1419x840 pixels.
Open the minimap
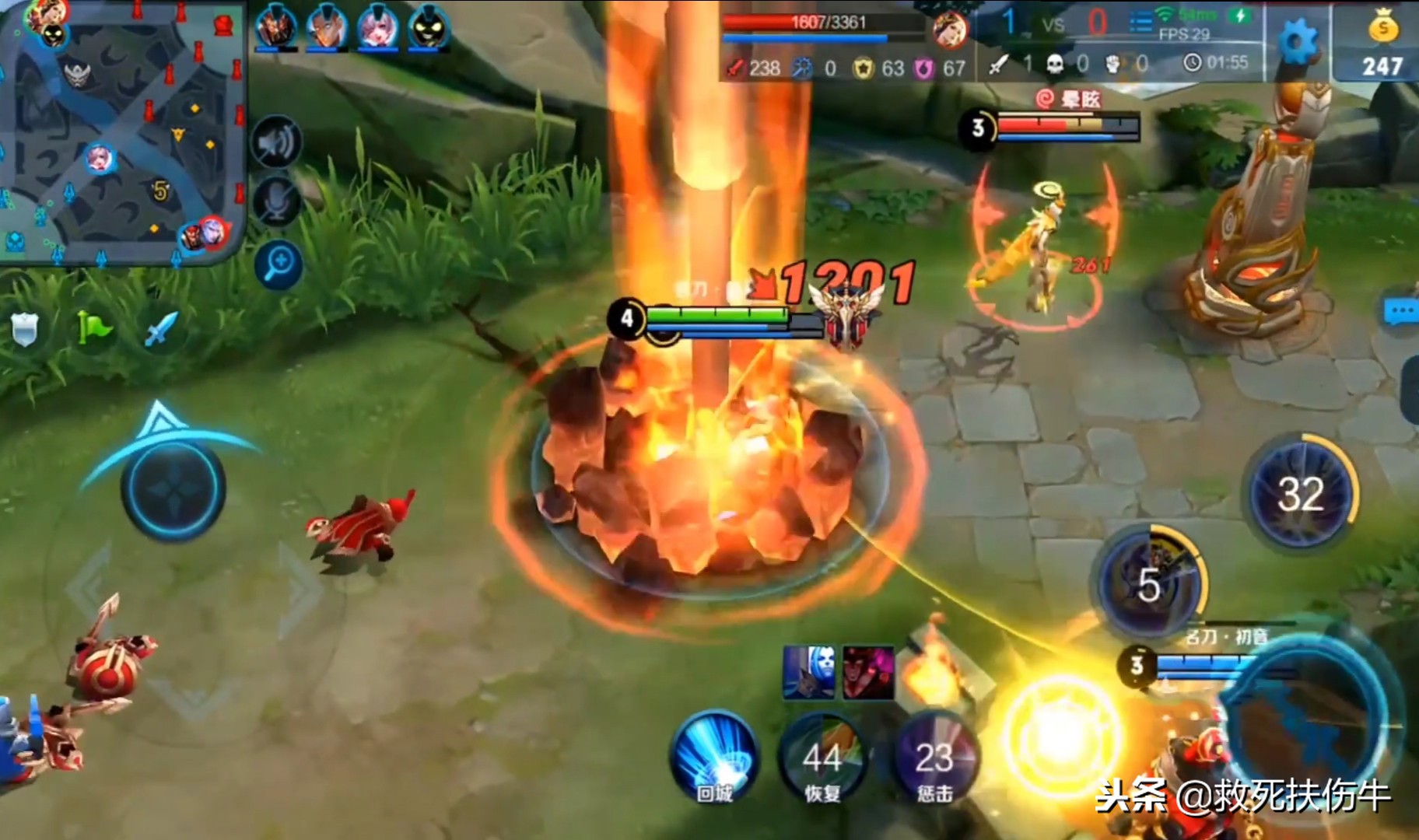121,132
